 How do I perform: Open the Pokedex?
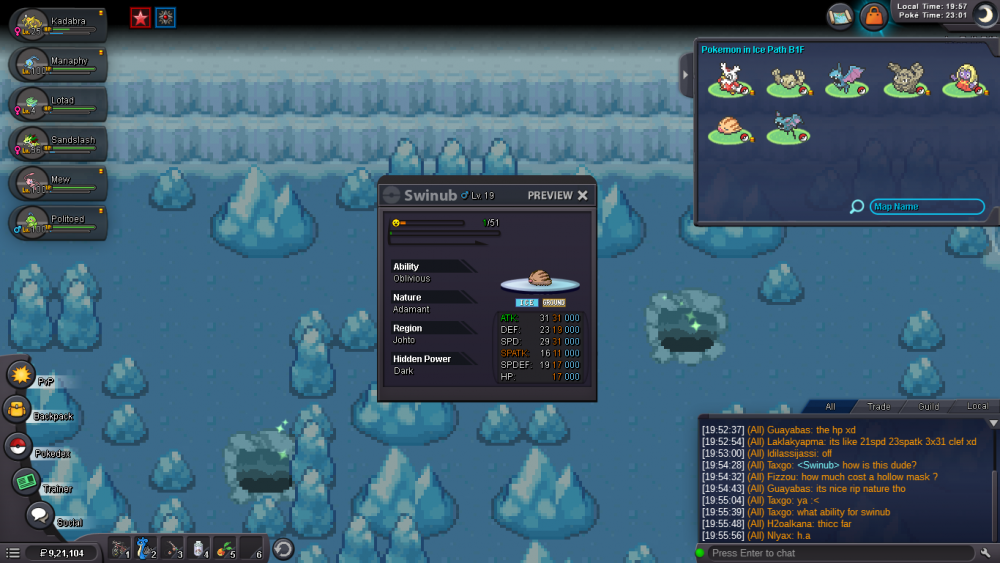[x=19, y=447]
